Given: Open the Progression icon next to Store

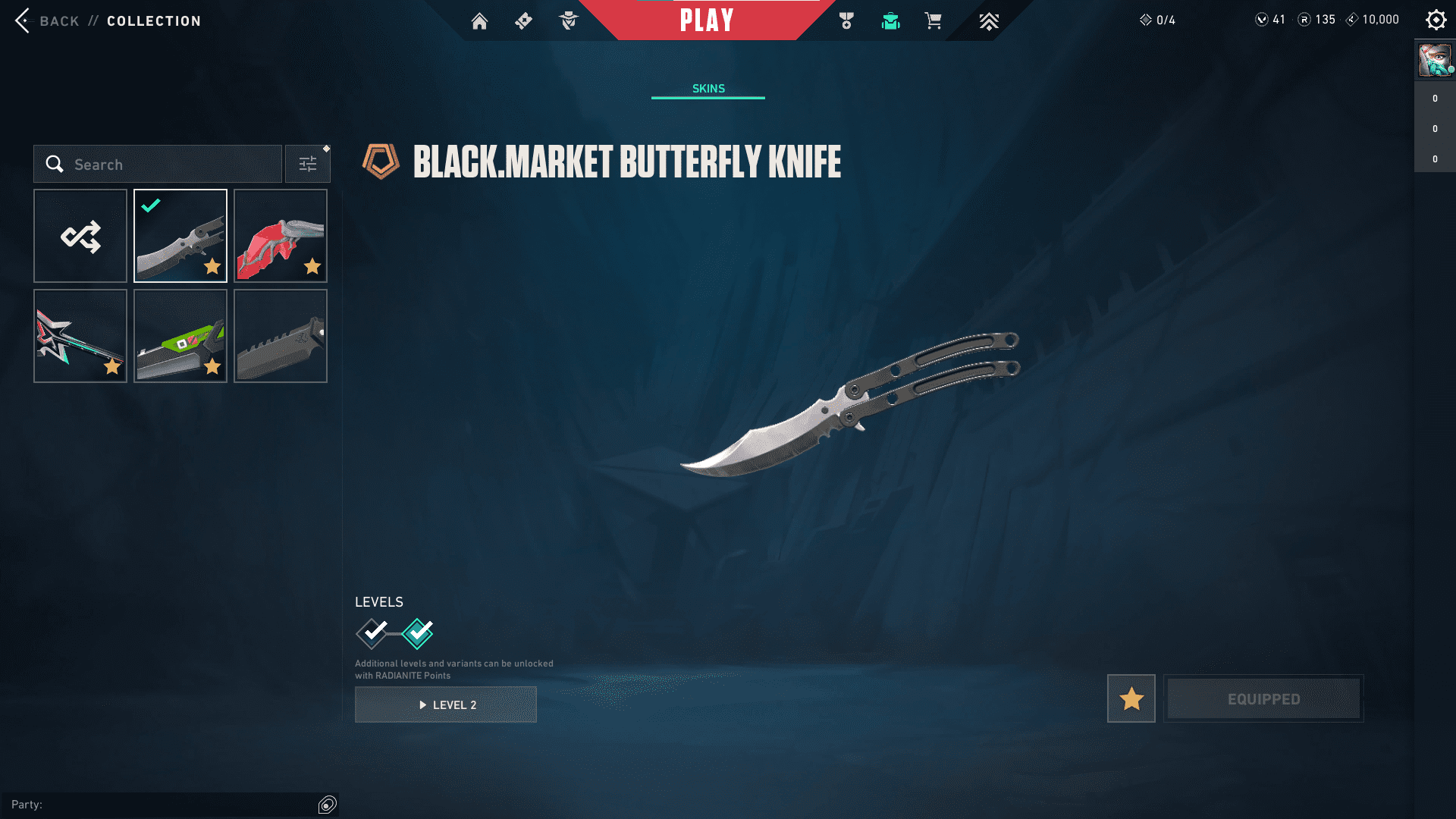Looking at the screenshot, I should click(x=988, y=20).
